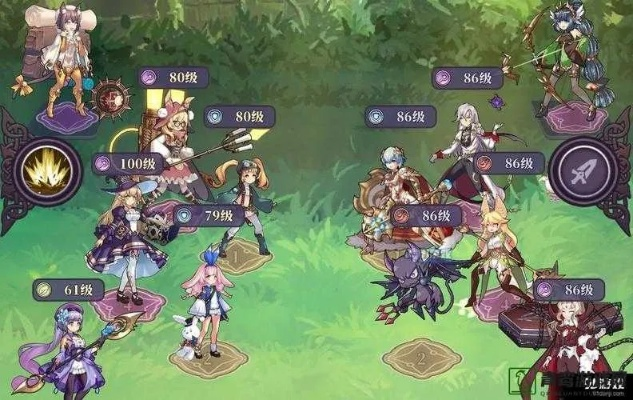This screenshot has height=400, width=633.
Task: Activate the golden burst skill button
Action: 45,172
